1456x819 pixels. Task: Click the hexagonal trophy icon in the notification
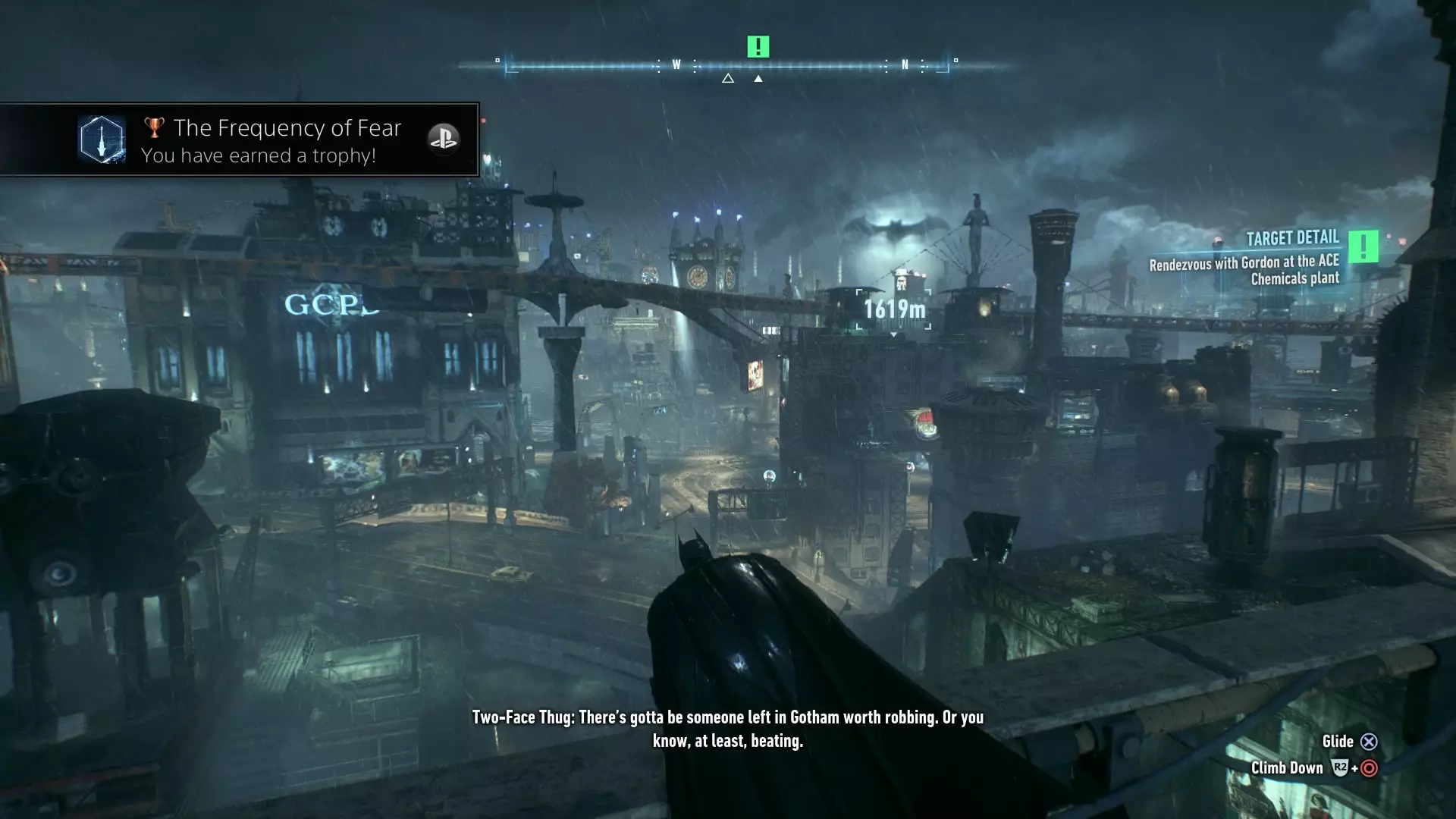[102, 140]
